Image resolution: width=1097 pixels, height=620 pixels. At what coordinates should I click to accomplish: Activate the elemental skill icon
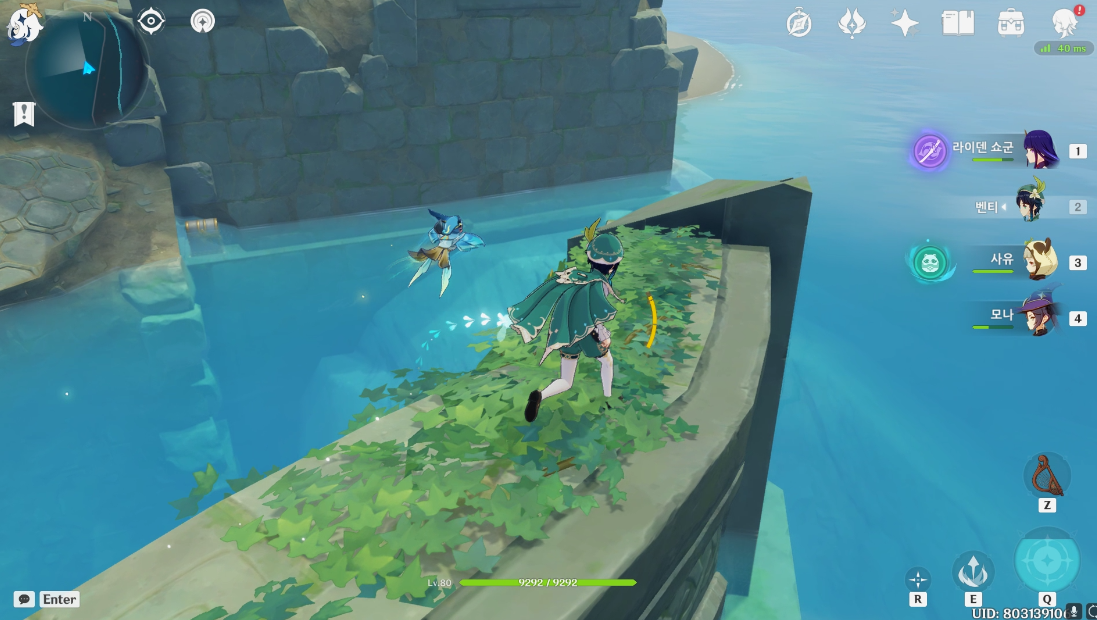click(972, 570)
